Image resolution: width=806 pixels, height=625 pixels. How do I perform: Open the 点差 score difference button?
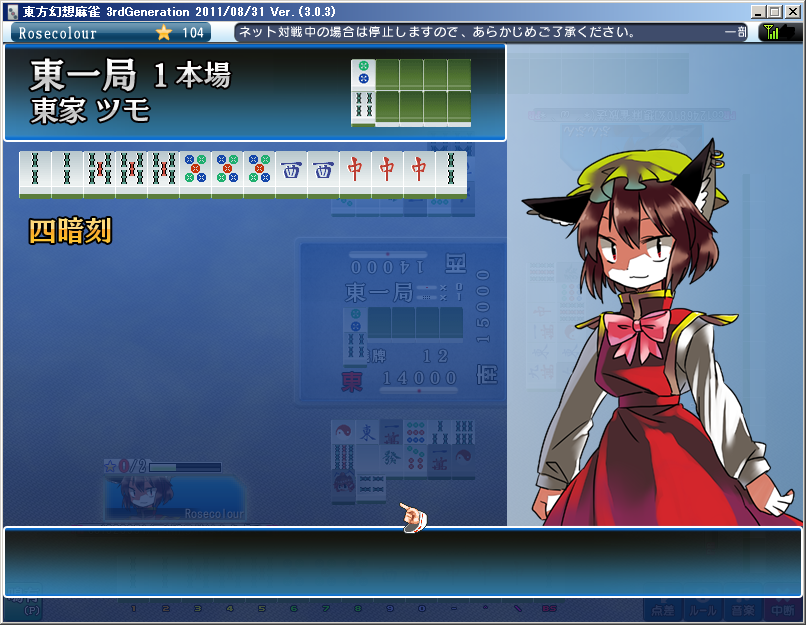pos(661,609)
